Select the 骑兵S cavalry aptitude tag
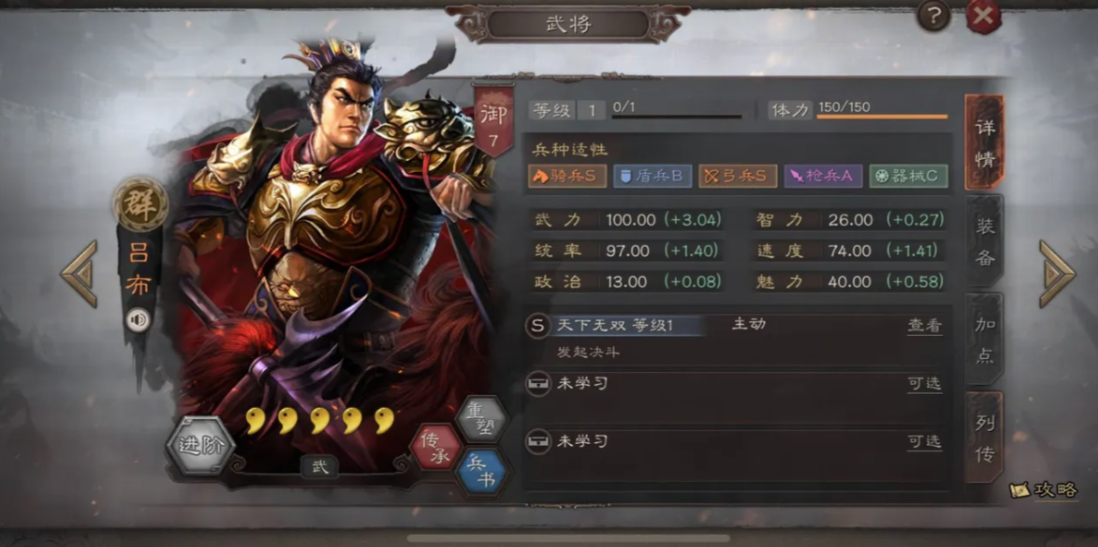This screenshot has height=547, width=1098. (x=567, y=177)
